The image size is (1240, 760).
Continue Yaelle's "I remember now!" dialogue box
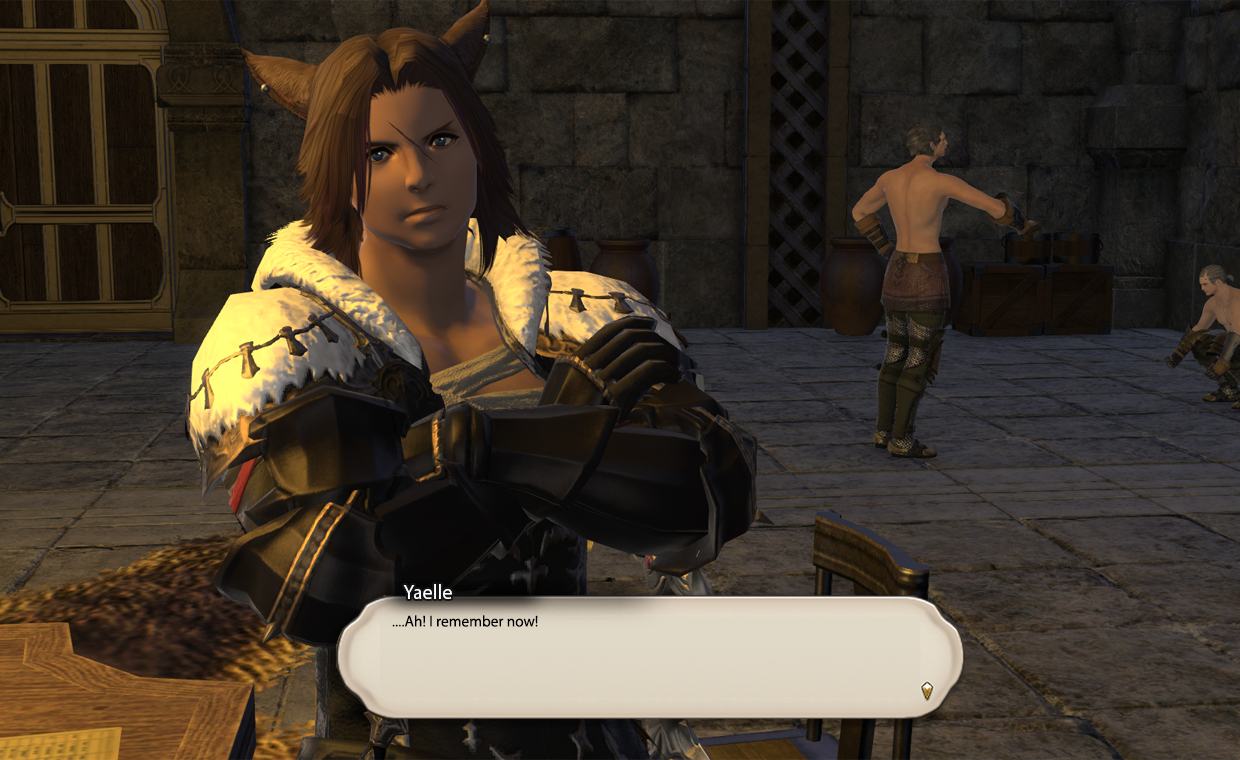pyautogui.click(x=649, y=657)
